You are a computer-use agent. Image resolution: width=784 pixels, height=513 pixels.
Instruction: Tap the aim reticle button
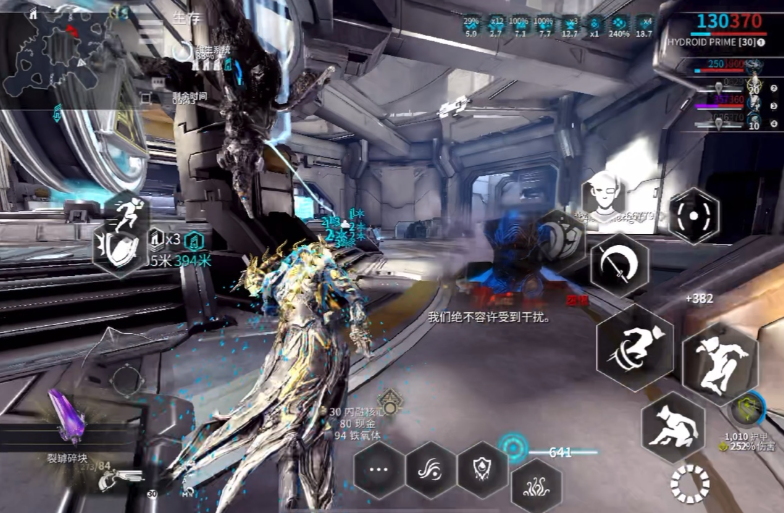(x=694, y=215)
